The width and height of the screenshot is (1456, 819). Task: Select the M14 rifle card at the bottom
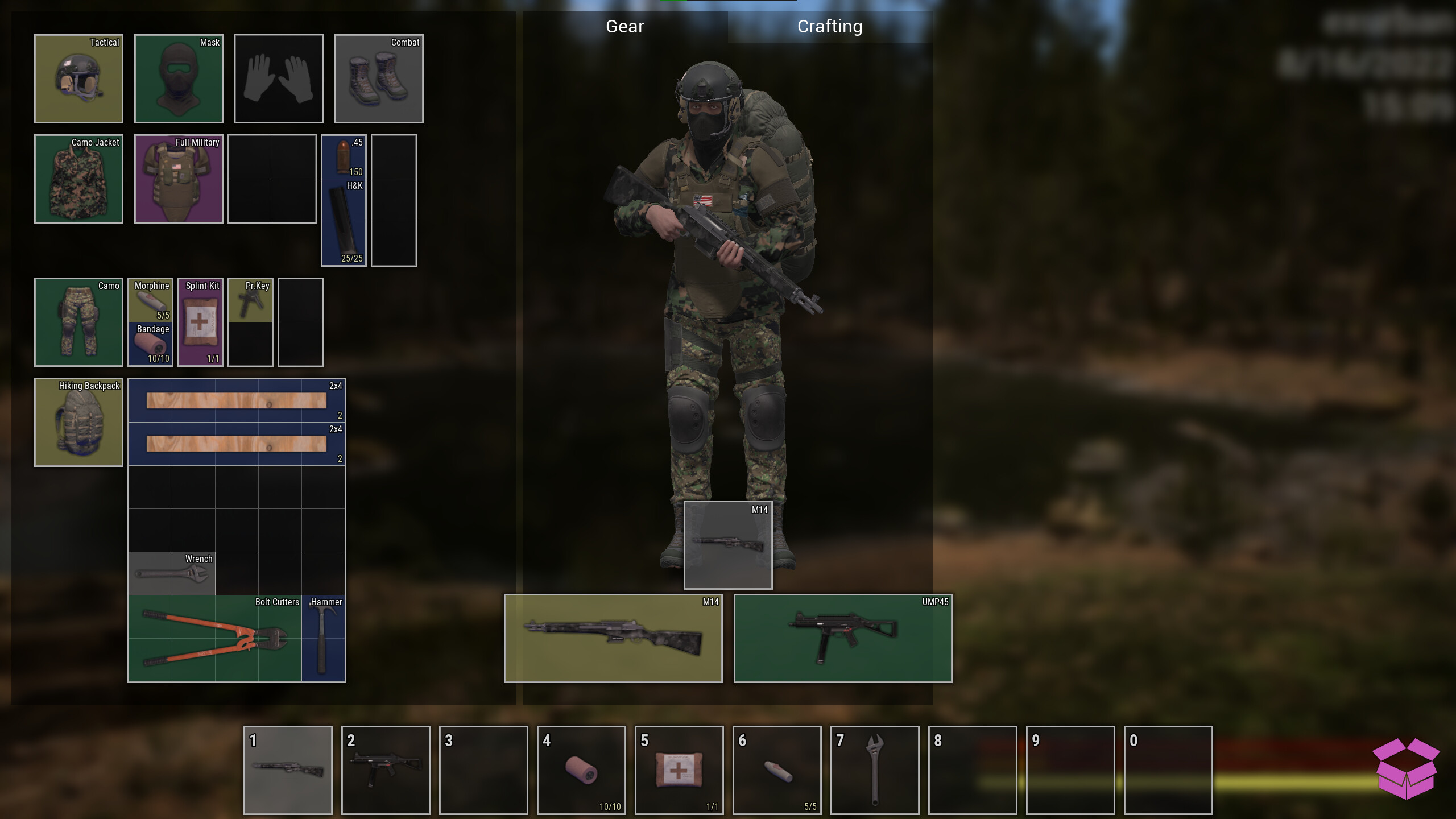coord(613,638)
